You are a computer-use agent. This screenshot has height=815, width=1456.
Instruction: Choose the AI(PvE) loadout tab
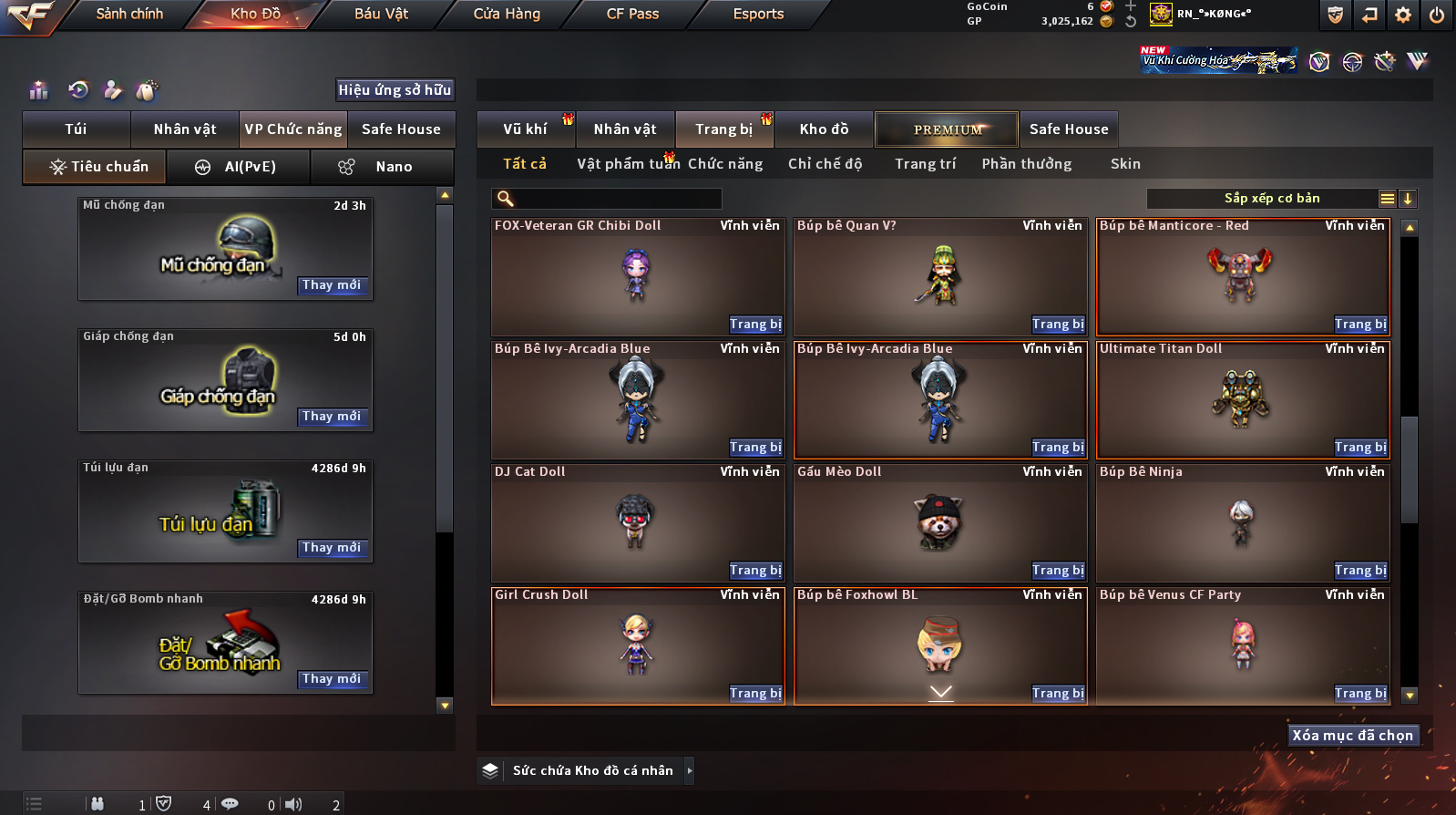coord(239,167)
